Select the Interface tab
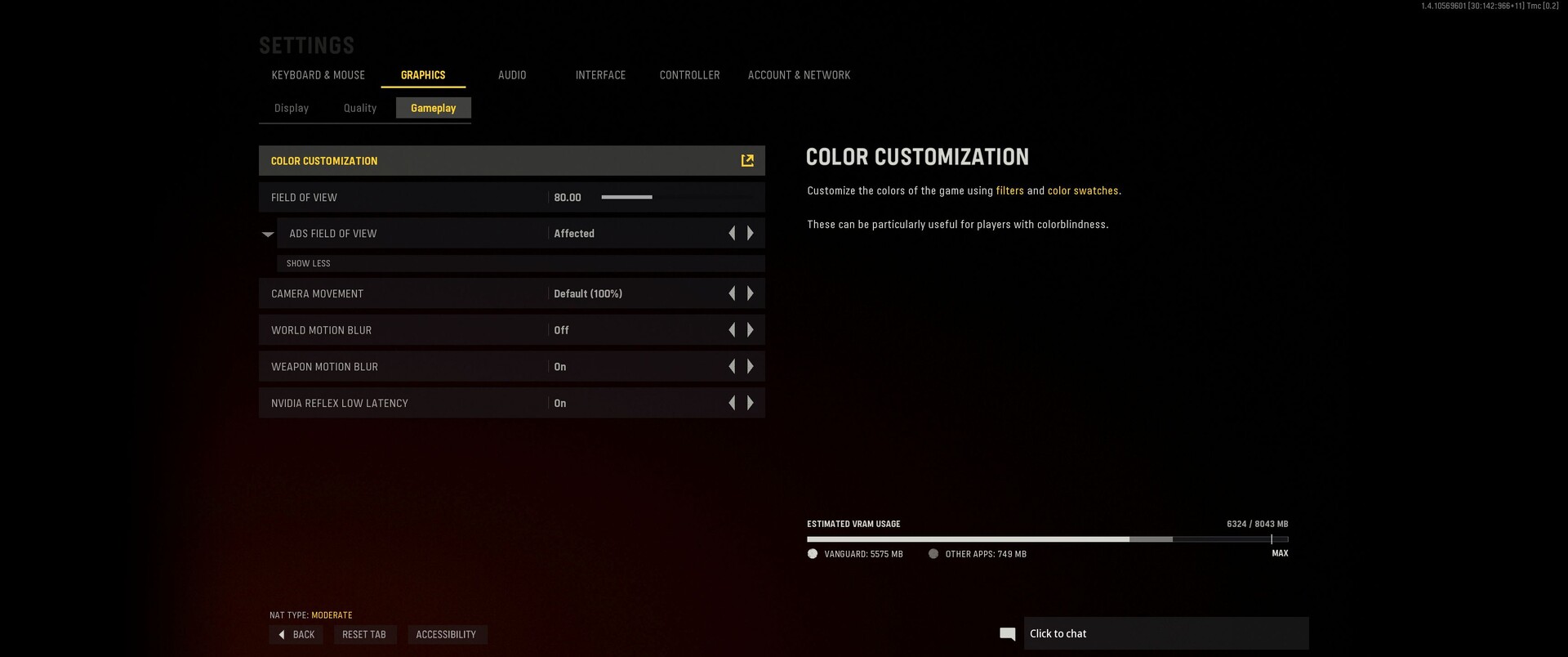 (600, 75)
